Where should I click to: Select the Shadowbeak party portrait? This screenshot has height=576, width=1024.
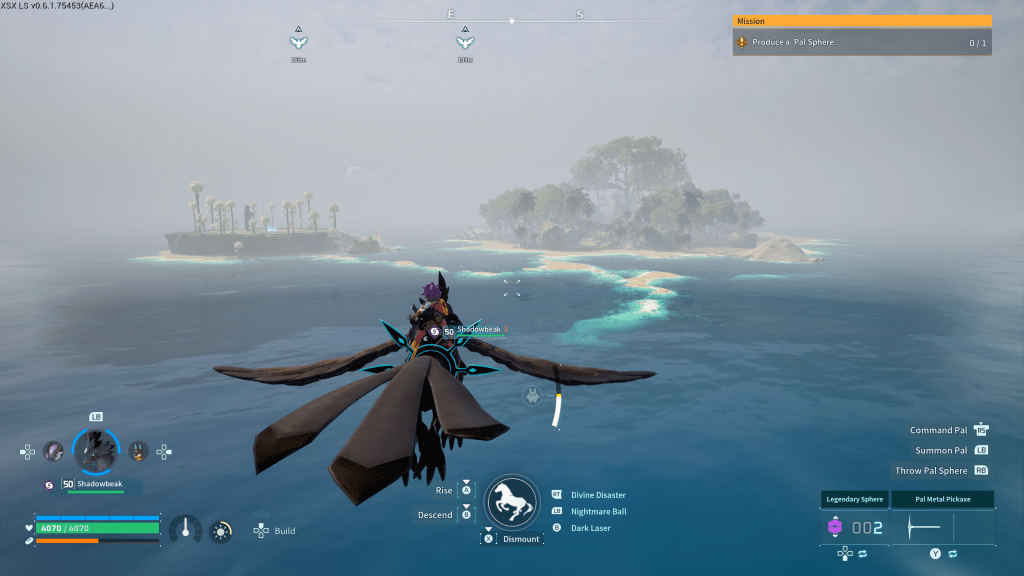point(97,451)
